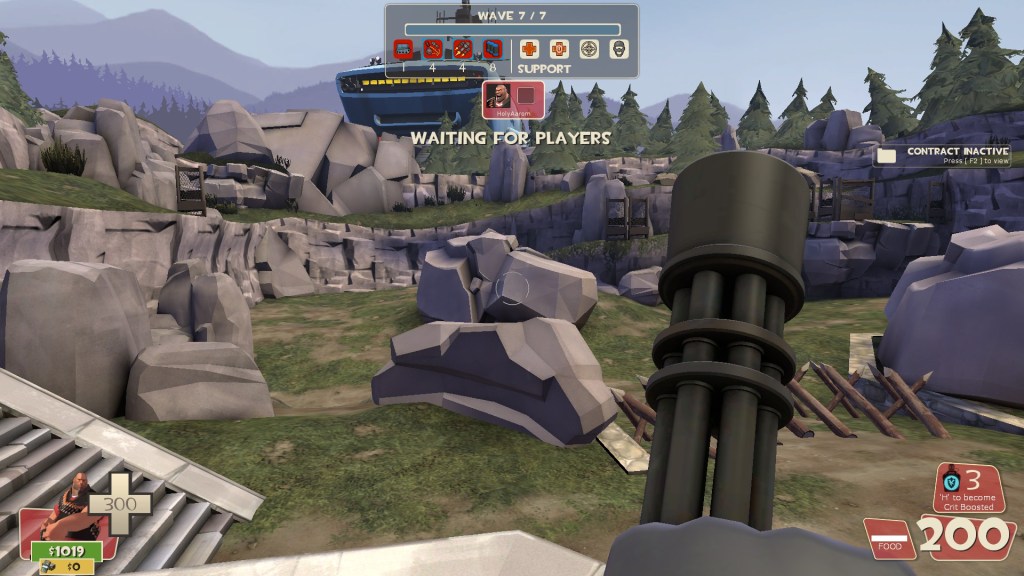The width and height of the screenshot is (1024, 576).
Task: Select HolyAarom's Heavy player portrait
Action: [x=498, y=98]
